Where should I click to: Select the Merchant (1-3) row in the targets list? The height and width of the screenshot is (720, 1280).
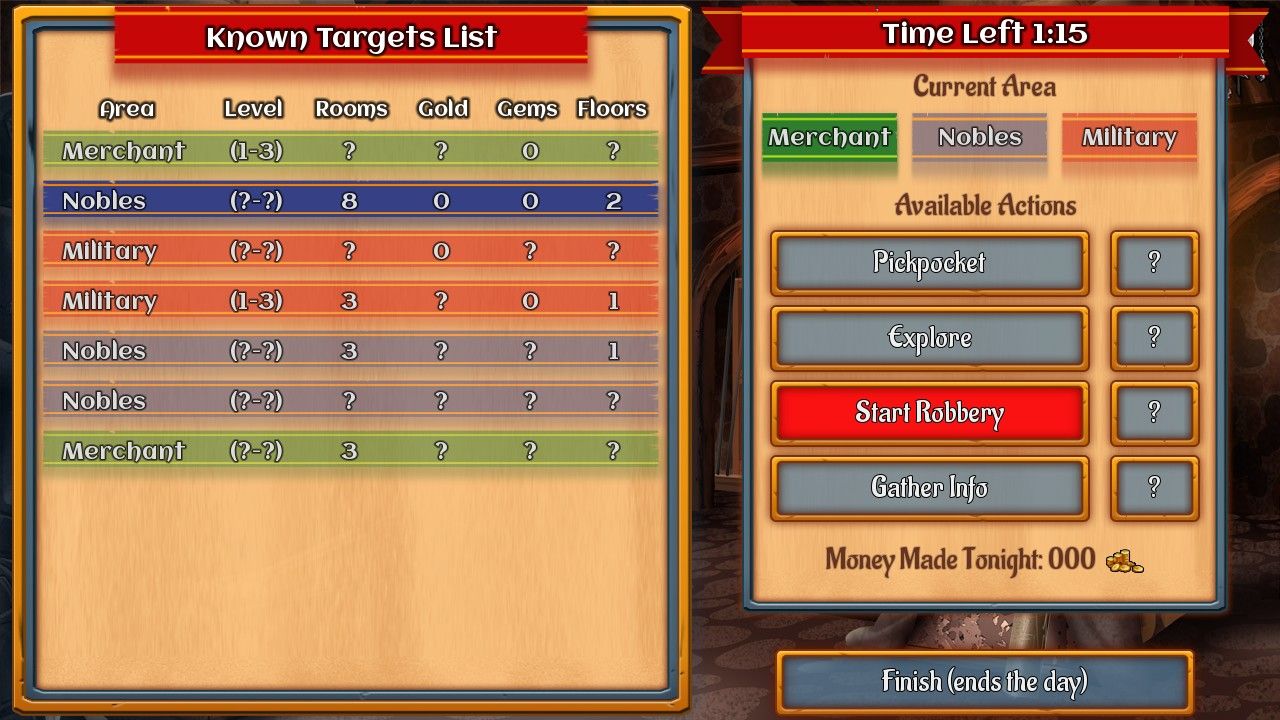(350, 150)
